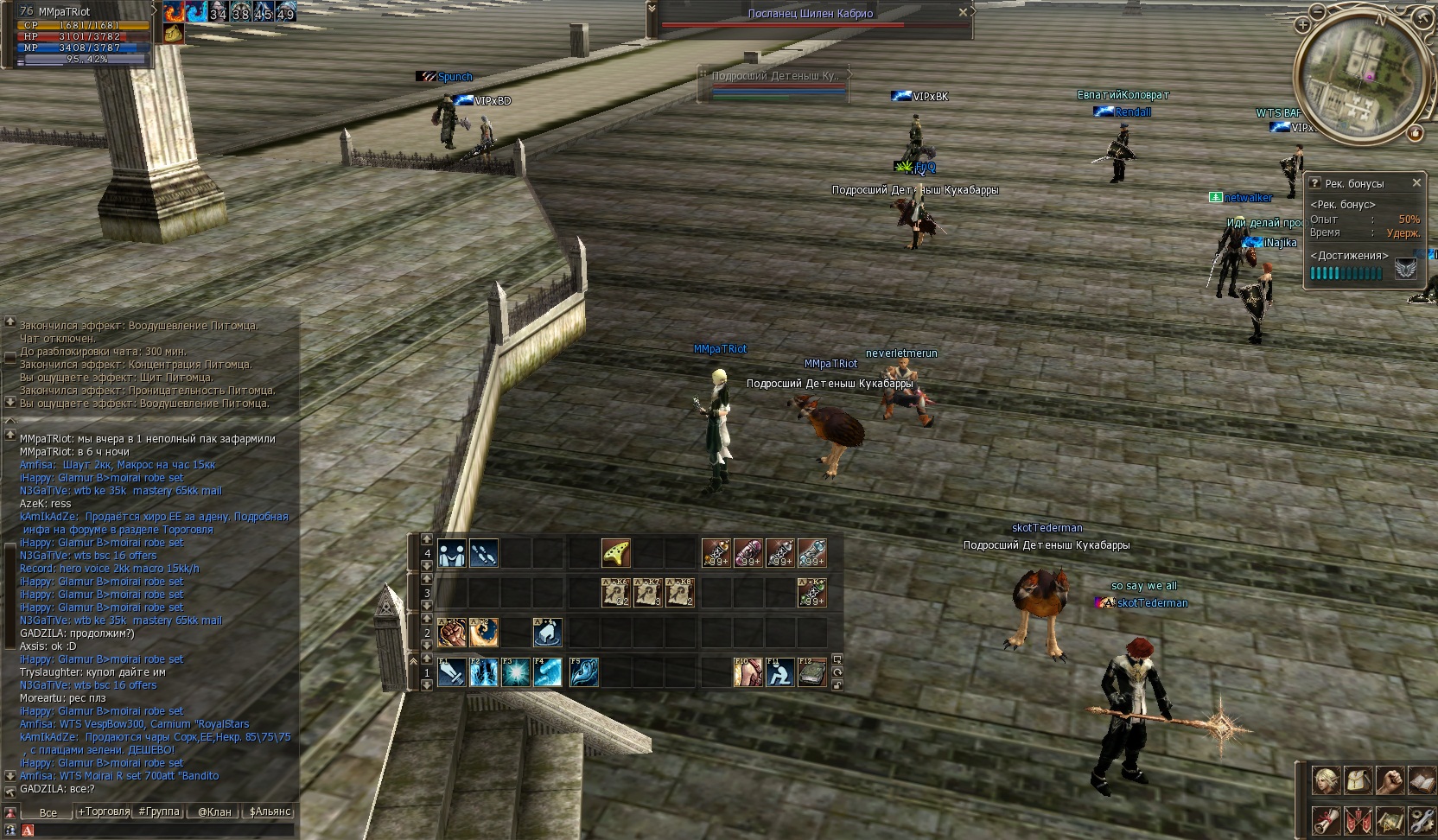Select the @Клан chat tab
The image size is (1438, 840).
click(x=214, y=811)
